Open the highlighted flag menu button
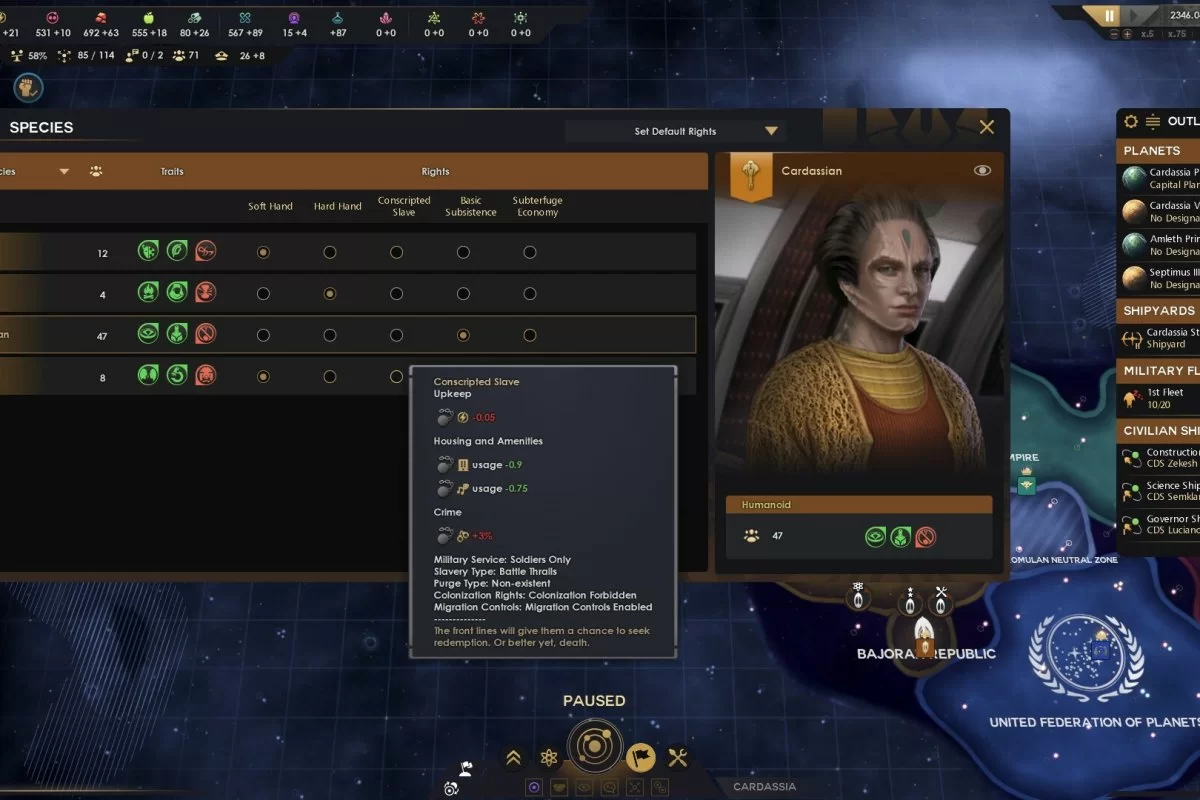The width and height of the screenshot is (1200, 800). (641, 758)
